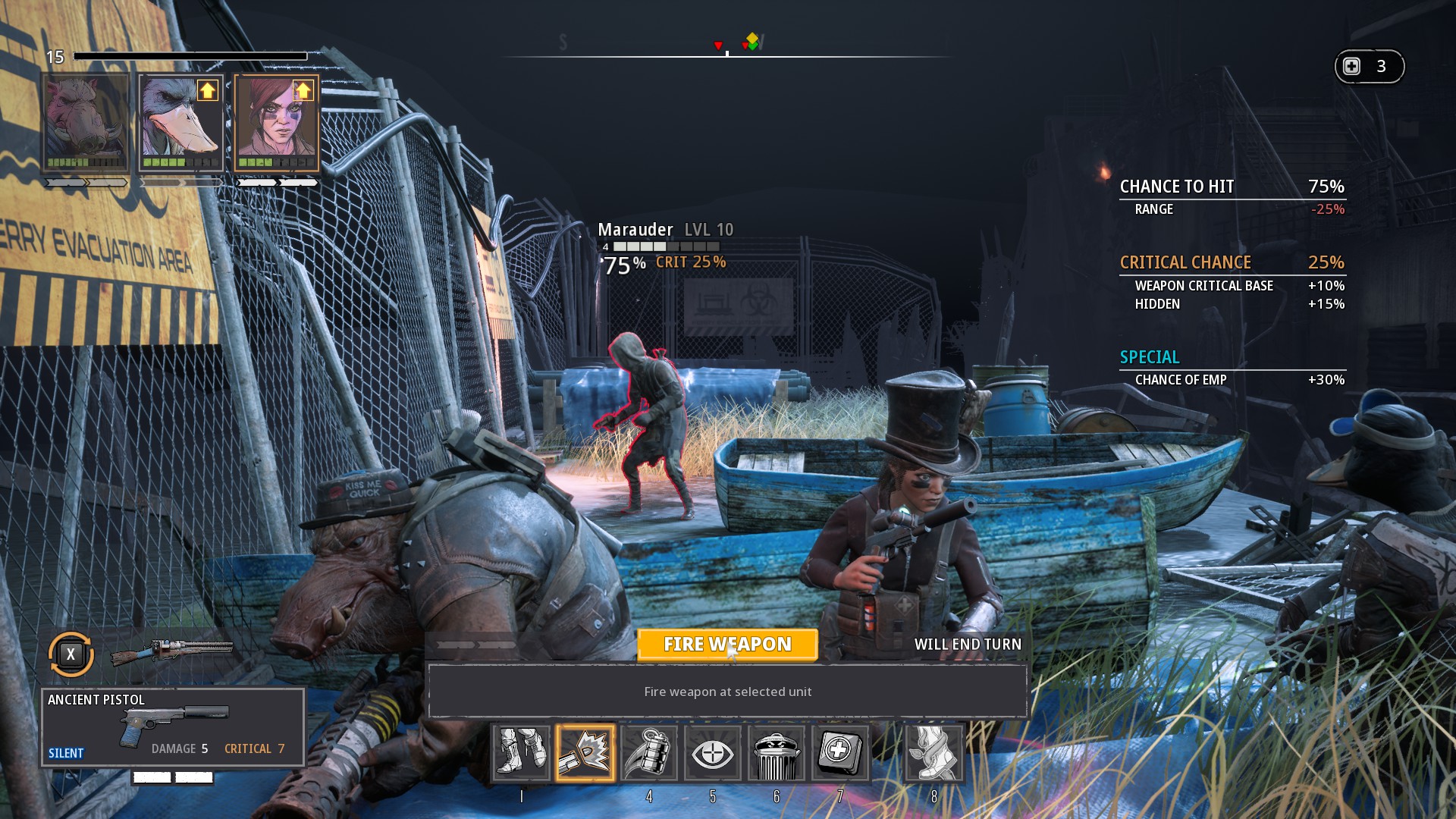The width and height of the screenshot is (1456, 819).
Task: Click the medkit counter in the corner
Action: click(1369, 67)
